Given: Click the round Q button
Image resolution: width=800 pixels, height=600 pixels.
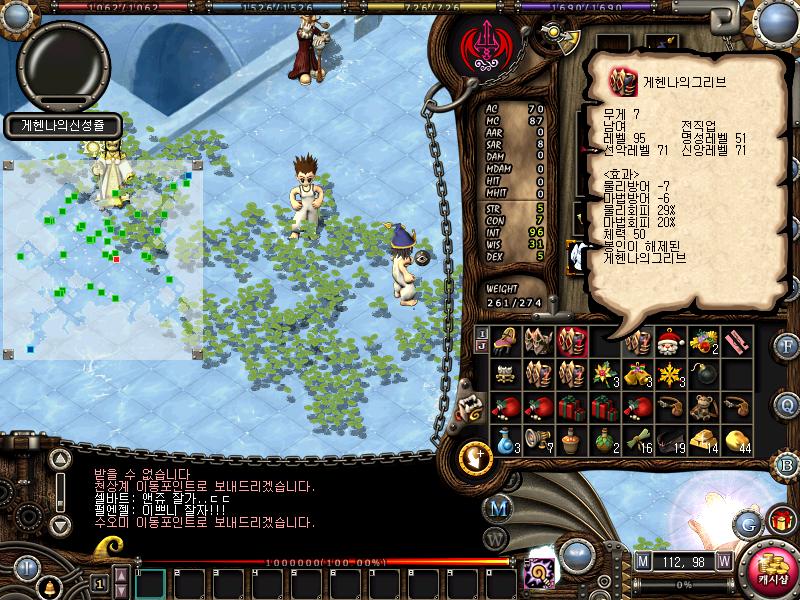Looking at the screenshot, I should coord(787,404).
